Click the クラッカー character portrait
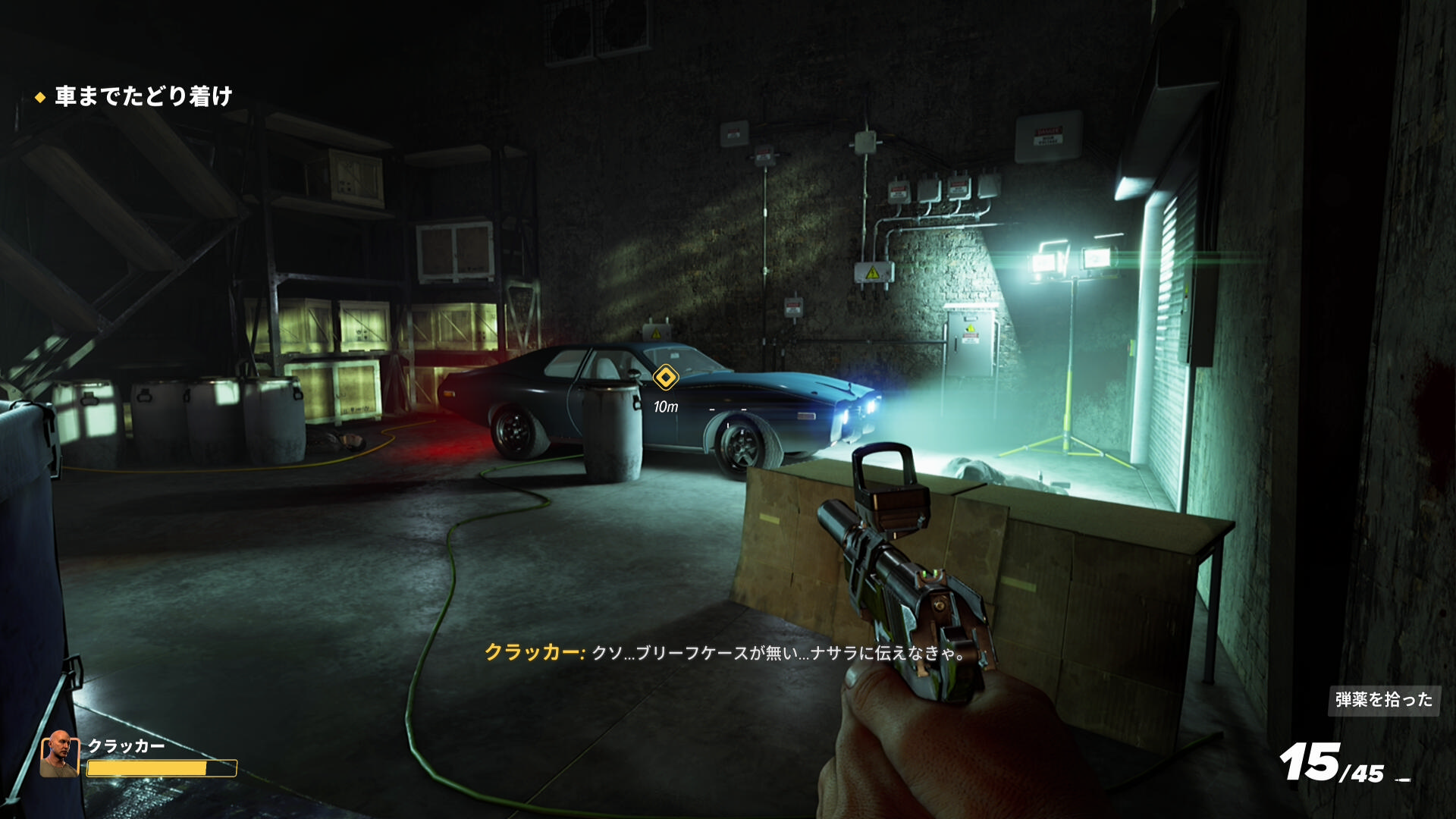This screenshot has height=819, width=1456. 60,754
